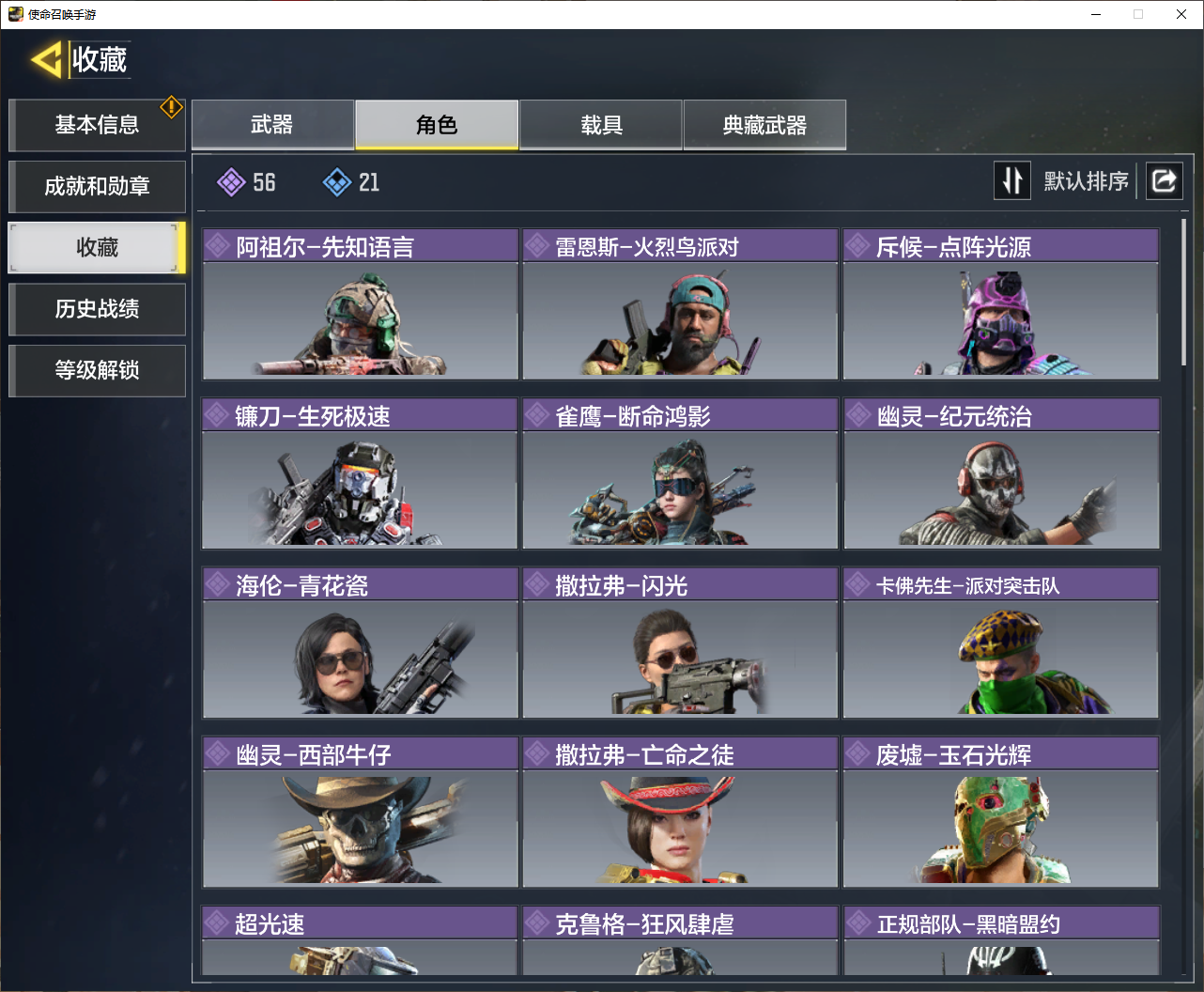Toggle the 默认排序 sort button
This screenshot has width=1204, height=992.
(1012, 180)
